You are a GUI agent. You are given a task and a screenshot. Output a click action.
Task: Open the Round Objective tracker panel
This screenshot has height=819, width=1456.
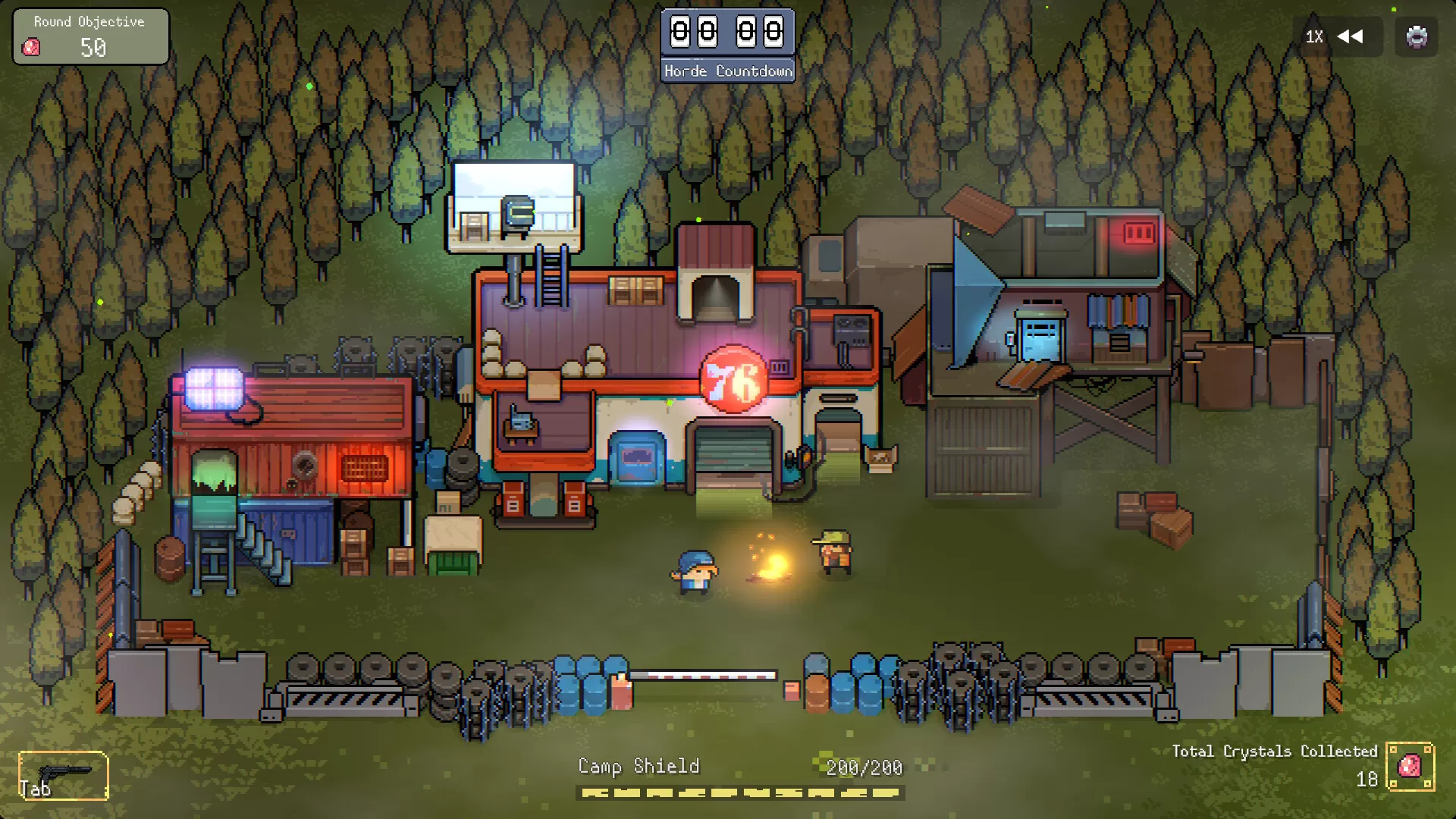pos(90,36)
